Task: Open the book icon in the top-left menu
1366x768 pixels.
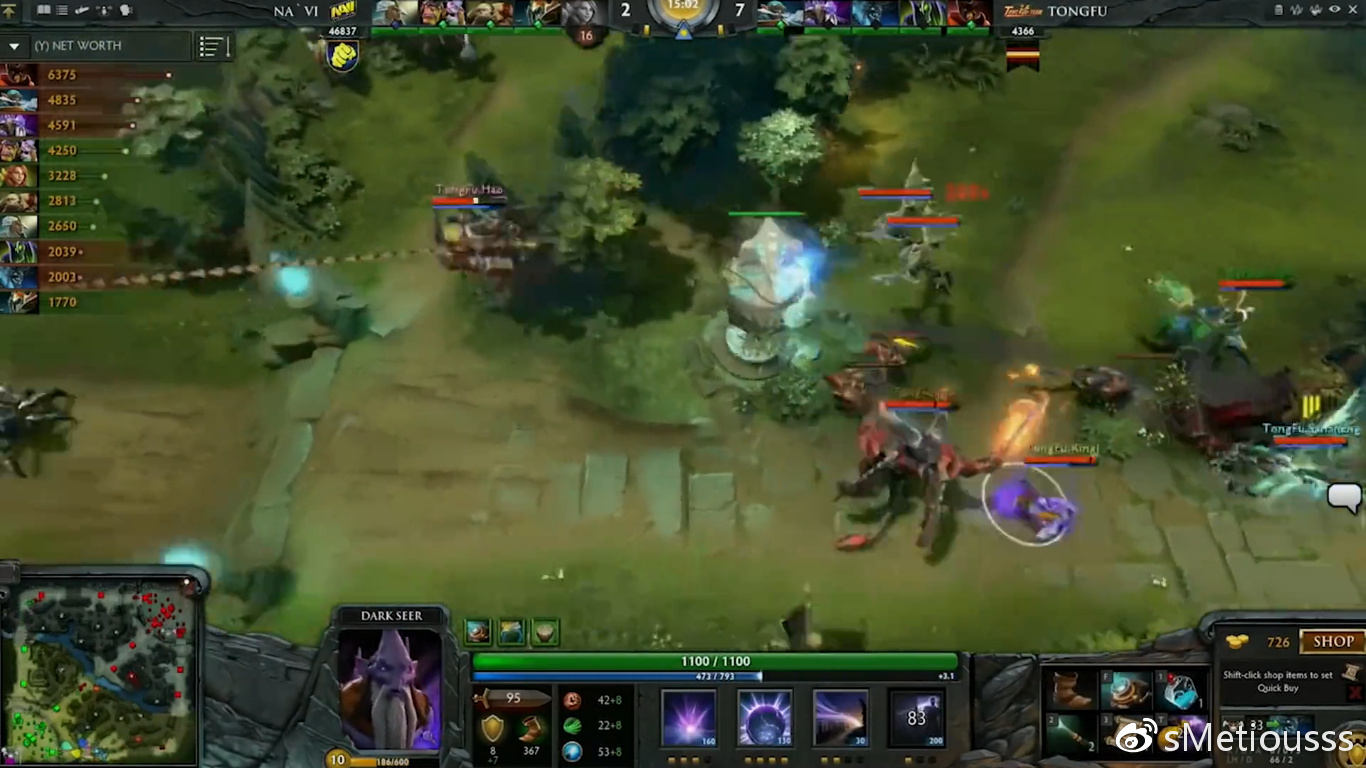Action: pos(44,10)
